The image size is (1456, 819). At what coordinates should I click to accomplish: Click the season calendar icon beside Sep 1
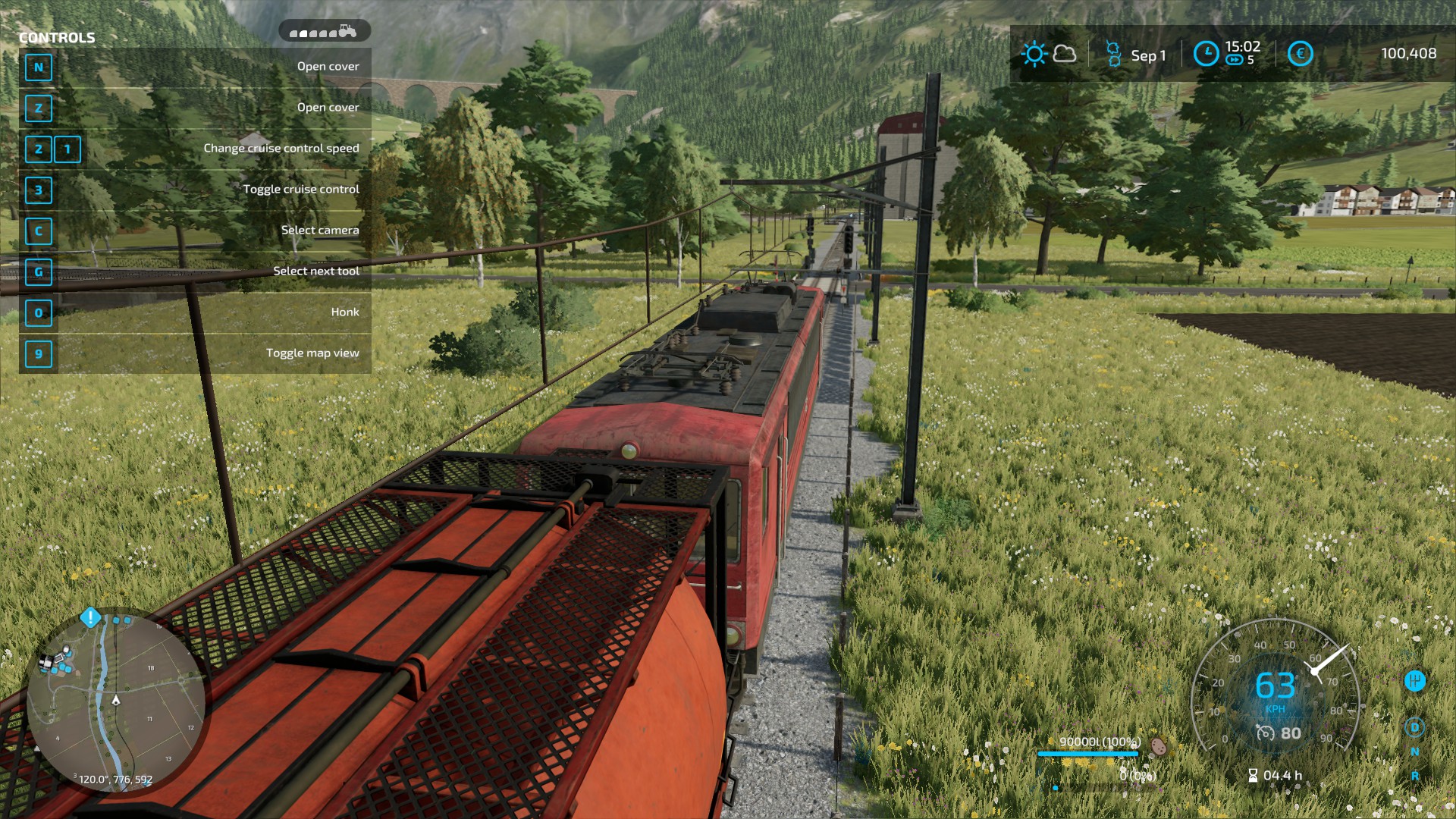1113,54
